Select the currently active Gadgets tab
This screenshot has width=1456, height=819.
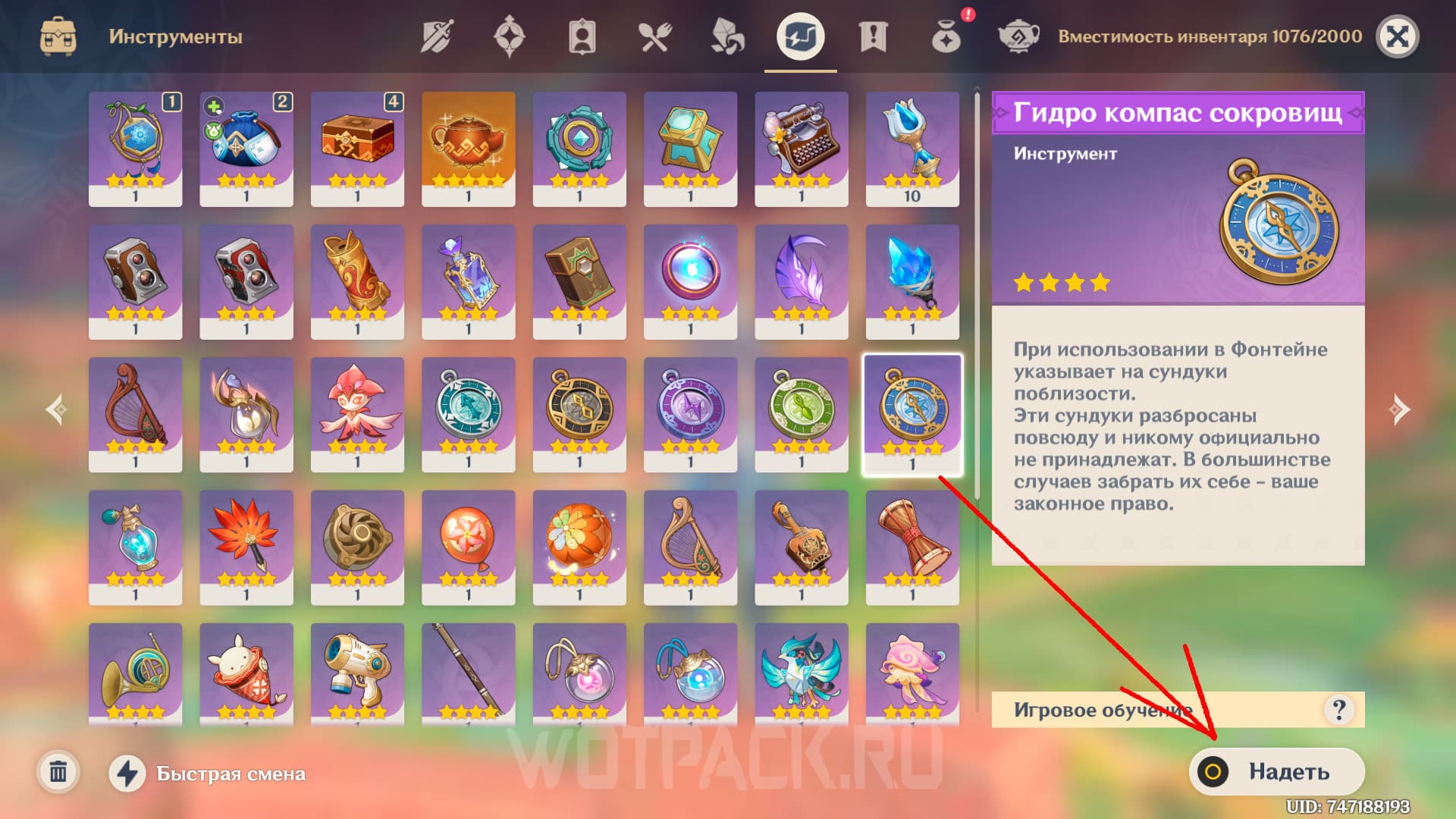800,34
